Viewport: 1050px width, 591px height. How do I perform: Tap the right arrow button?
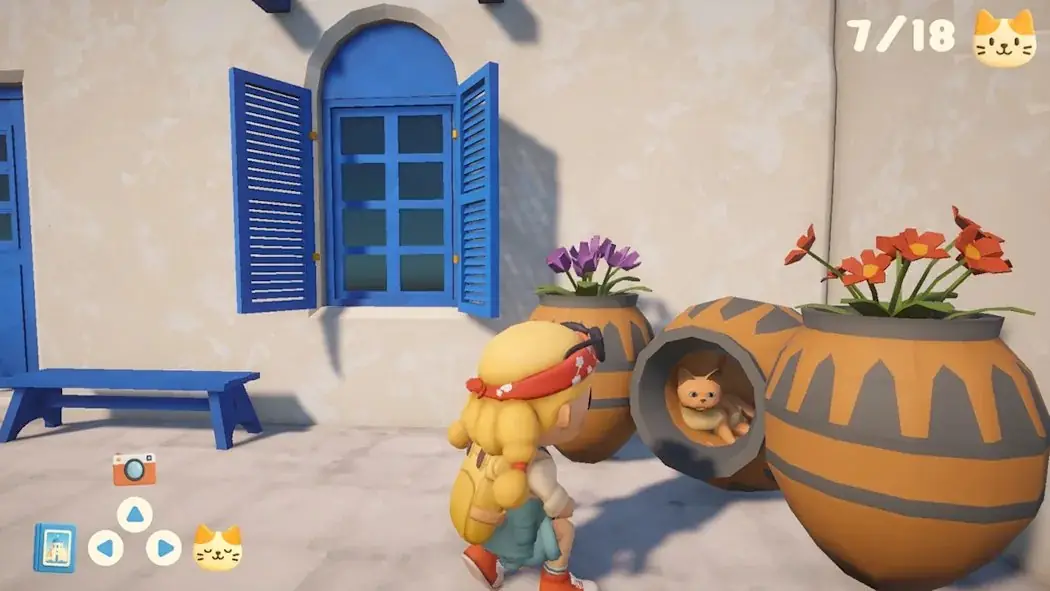coord(164,547)
